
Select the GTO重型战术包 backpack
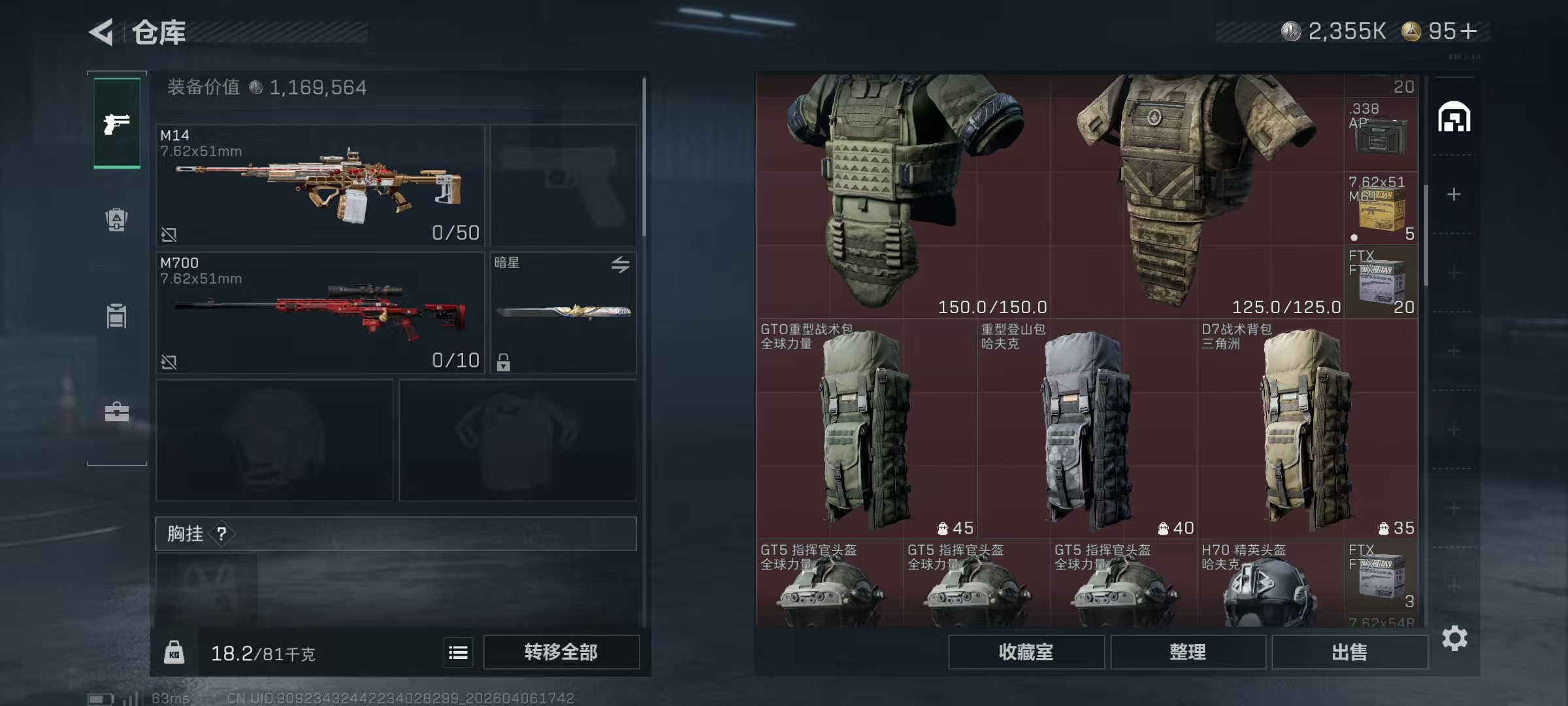866,428
